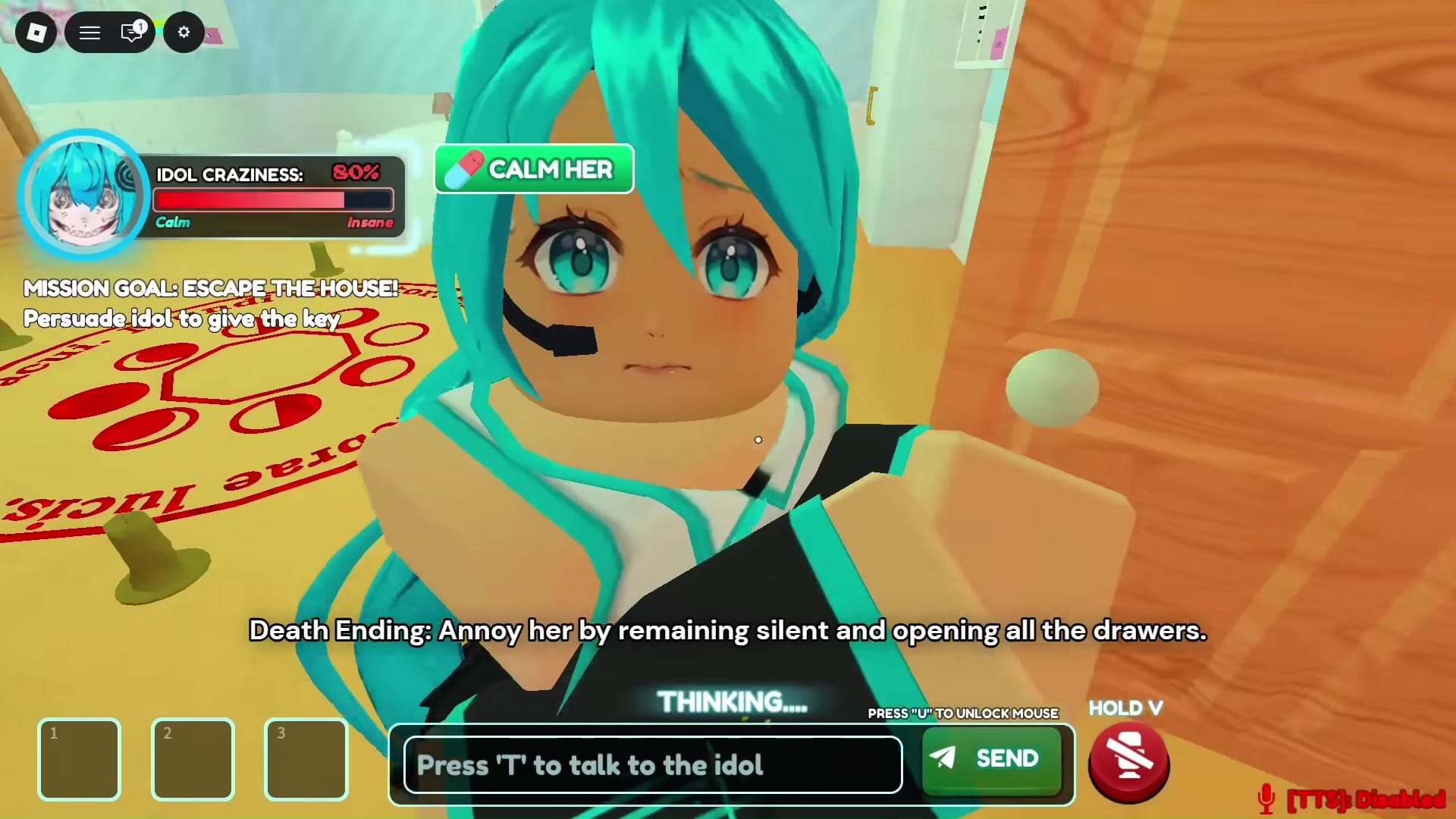Select hotbar slot 2
This screenshot has height=819, width=1456.
(x=193, y=758)
